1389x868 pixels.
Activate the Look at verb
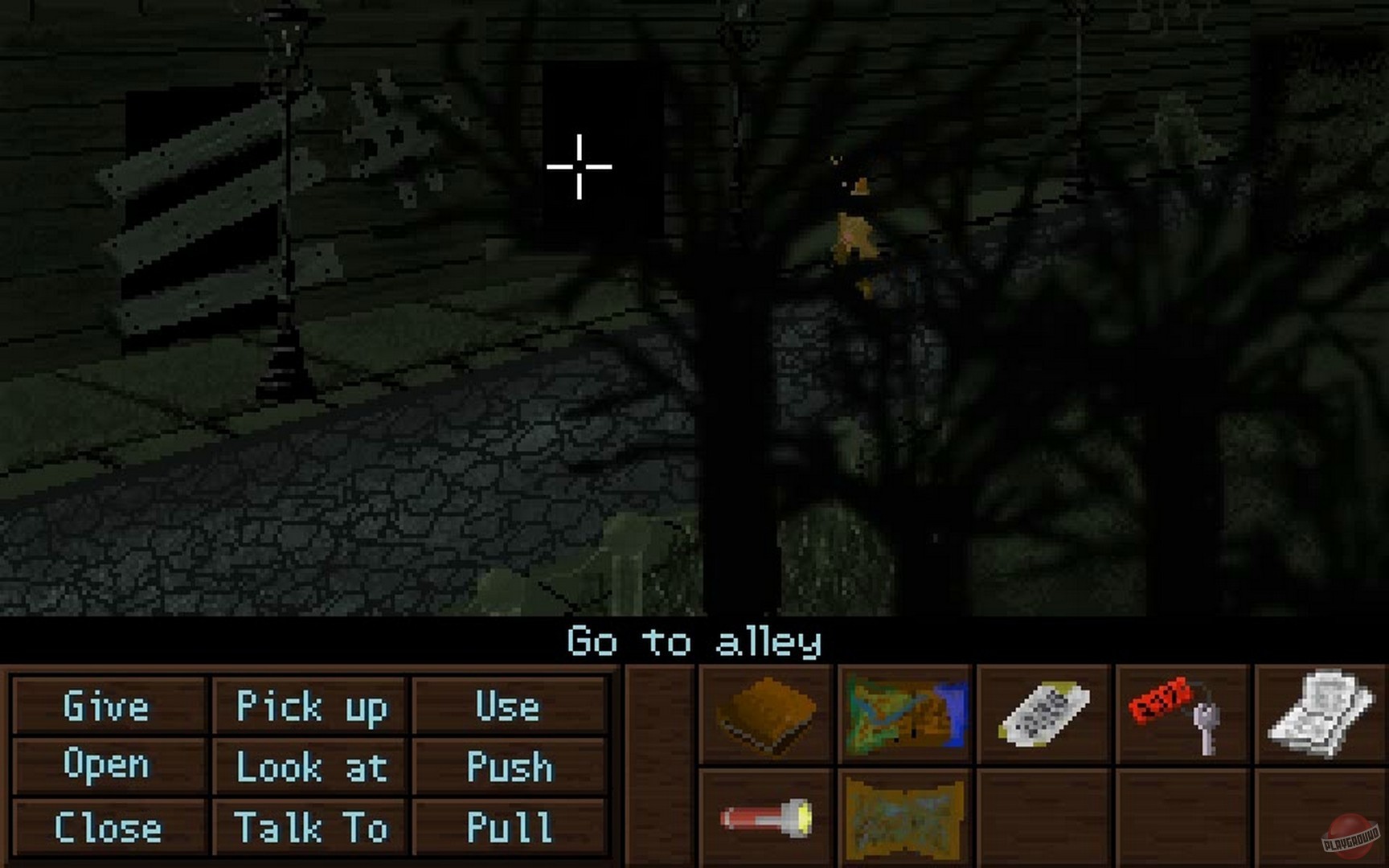click(x=310, y=768)
